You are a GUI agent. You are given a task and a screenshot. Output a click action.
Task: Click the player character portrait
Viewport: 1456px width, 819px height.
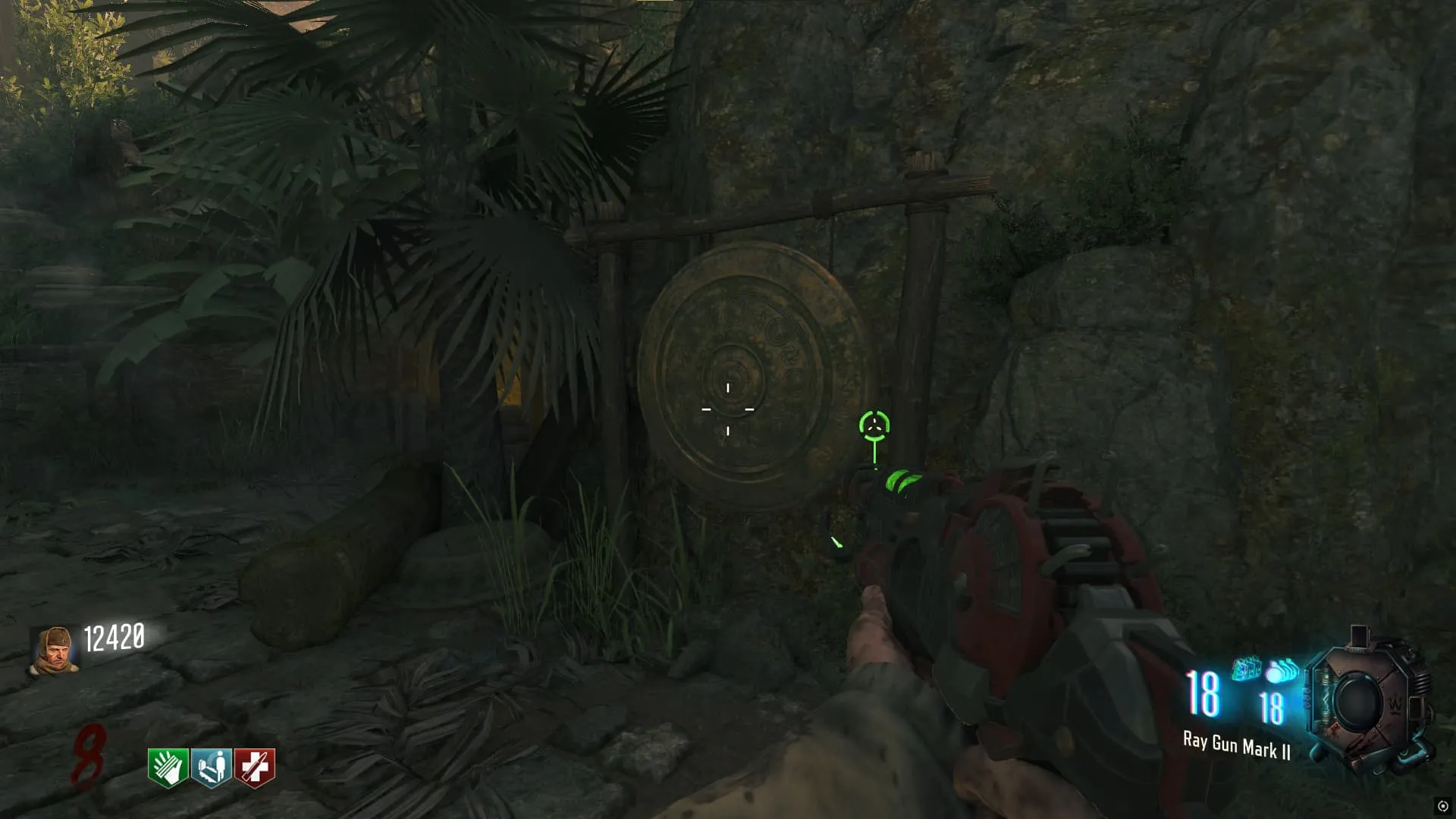coord(54,650)
